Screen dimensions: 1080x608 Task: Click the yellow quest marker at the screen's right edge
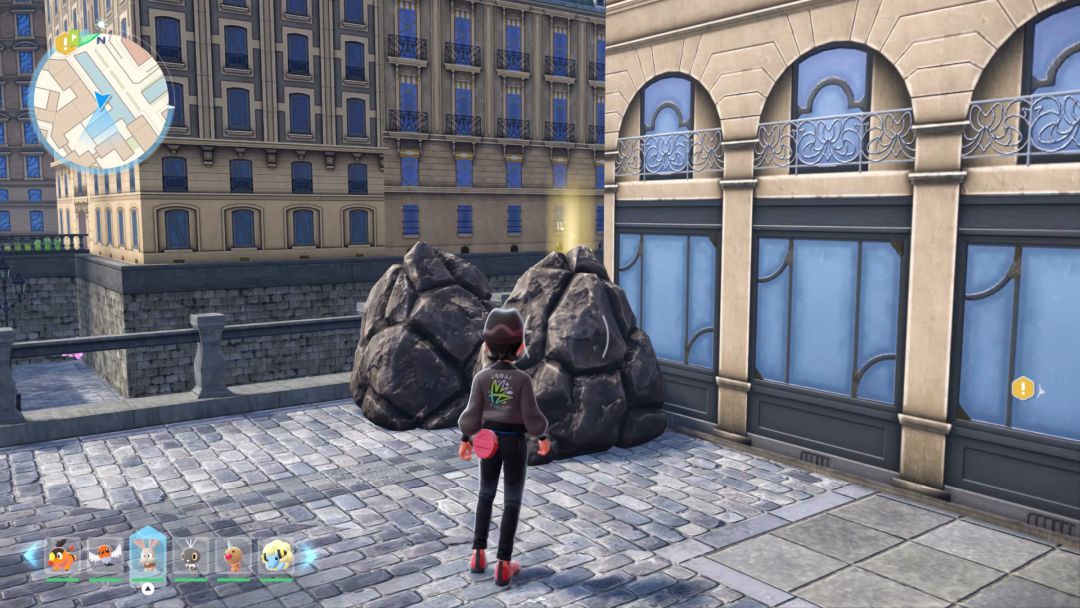pos(1022,388)
